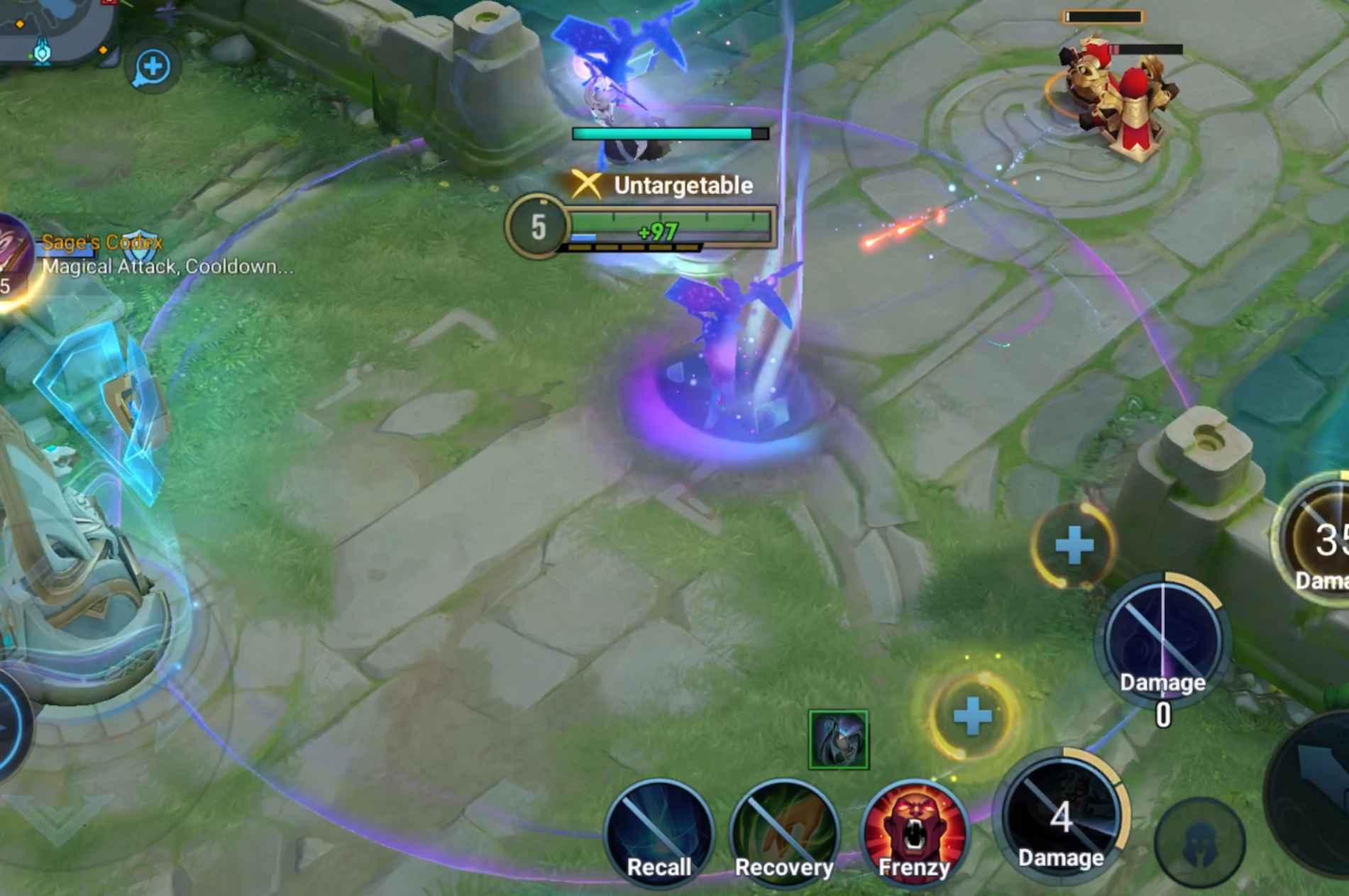1349x896 pixels.
Task: Trigger the ultimate skill showing 35
Action: click(1321, 543)
